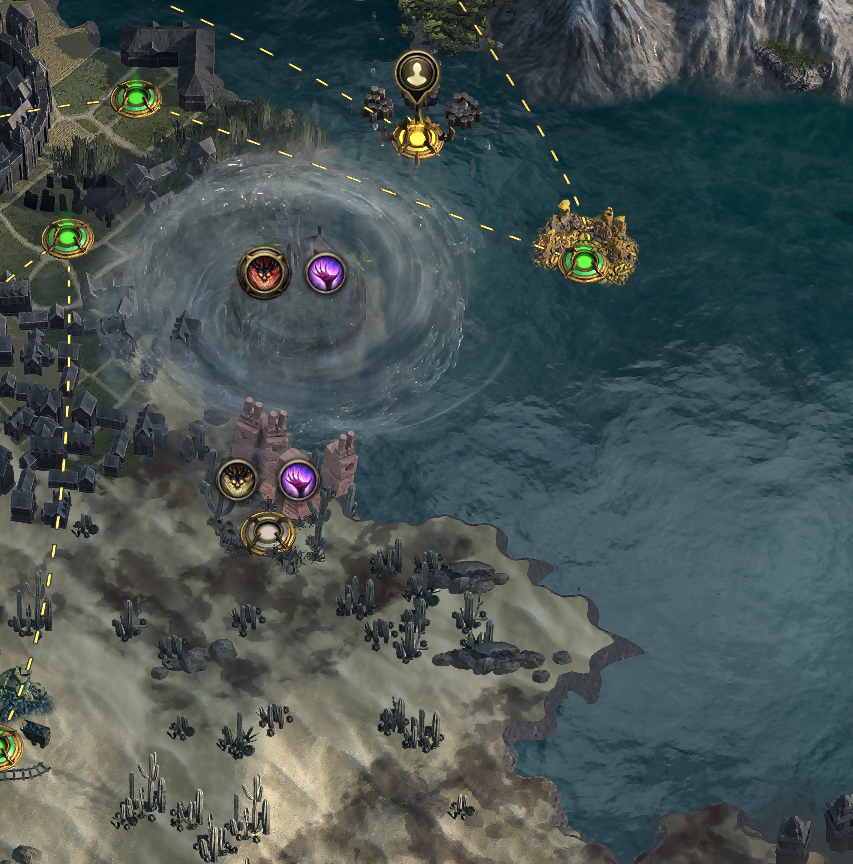Choose the green map node beside the dark manor
This screenshot has width=853, height=864.
tap(135, 98)
